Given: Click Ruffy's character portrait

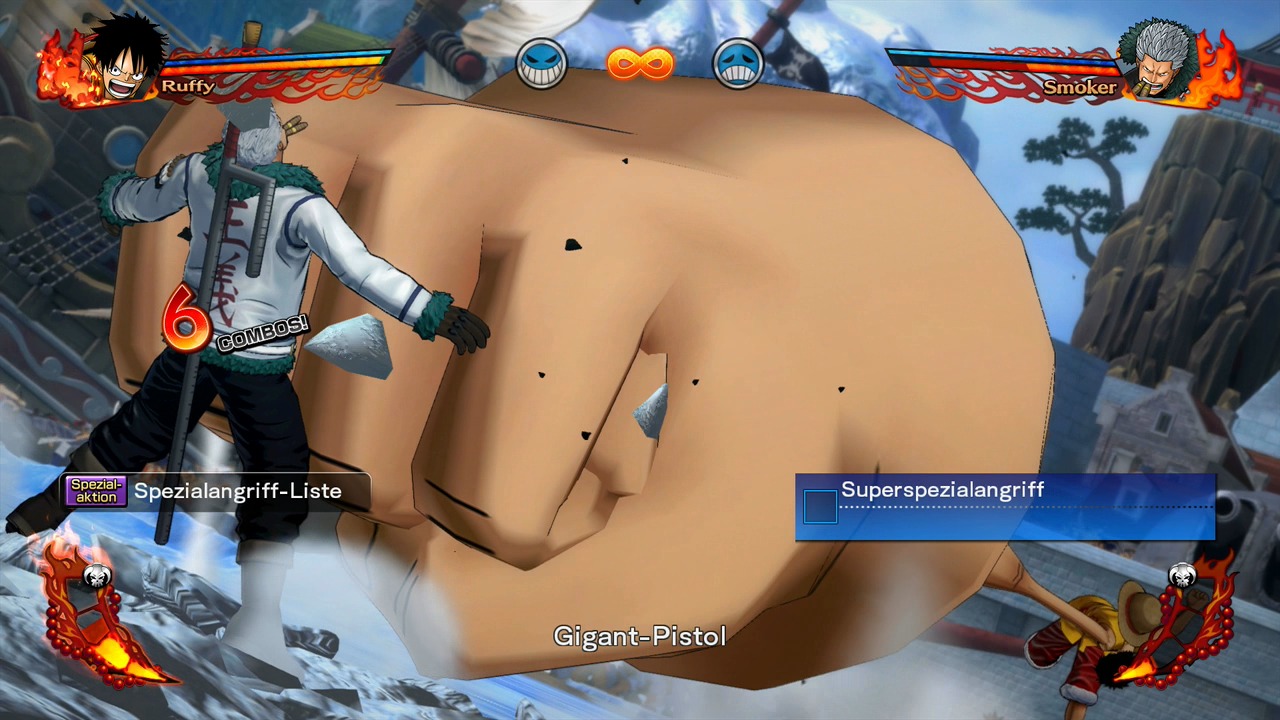Looking at the screenshot, I should click(120, 60).
